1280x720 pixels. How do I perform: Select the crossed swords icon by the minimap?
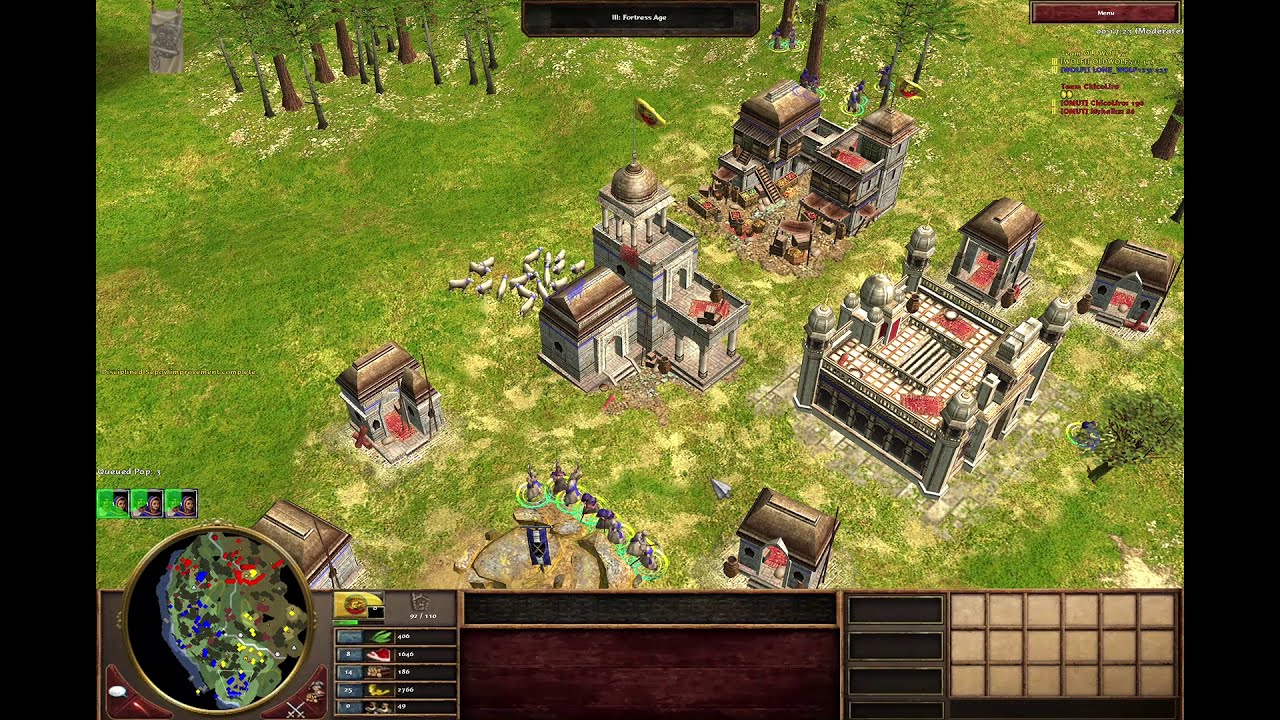tap(295, 709)
